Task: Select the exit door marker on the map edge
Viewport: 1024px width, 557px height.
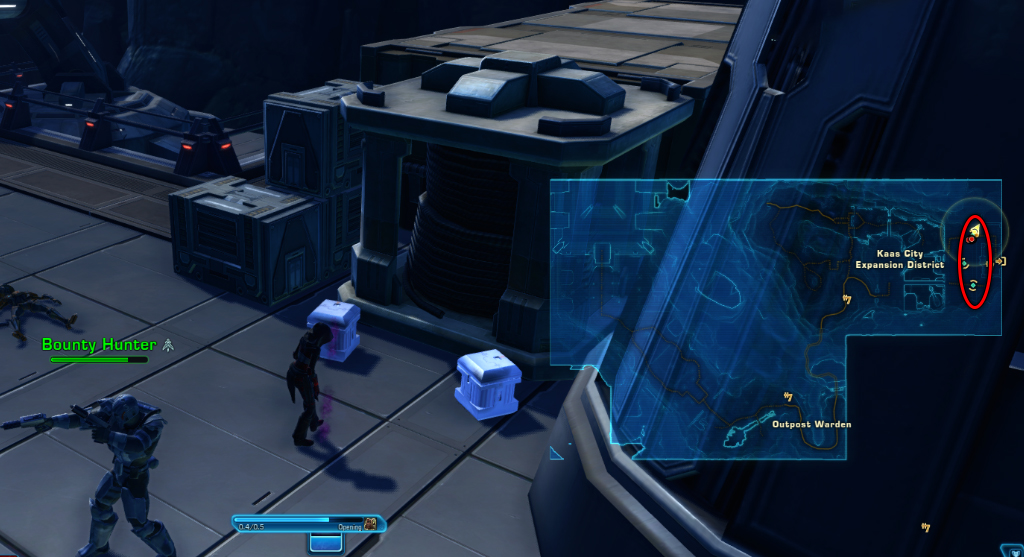Action: tap(1000, 262)
